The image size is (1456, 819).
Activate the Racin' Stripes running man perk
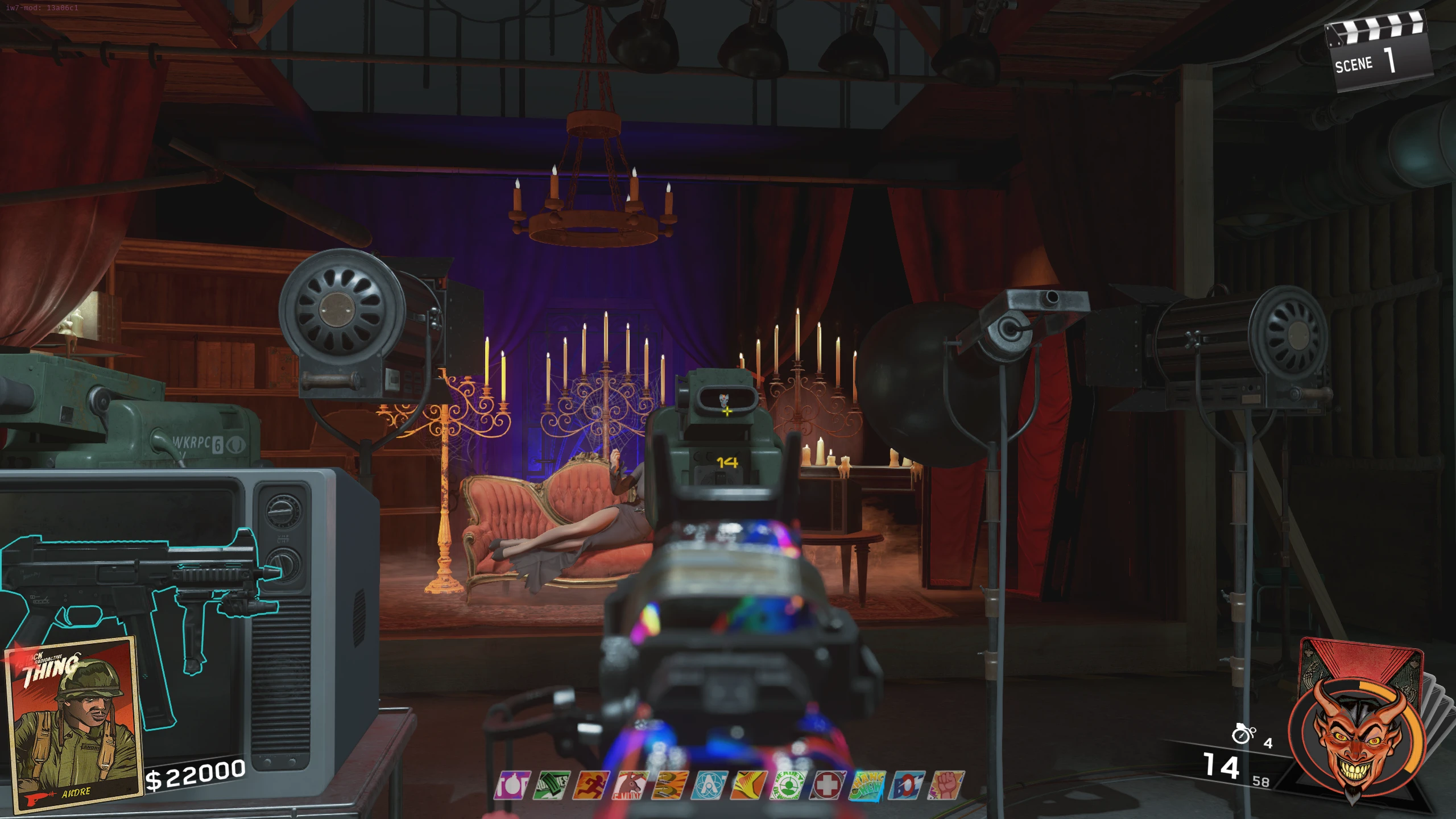pyautogui.click(x=591, y=785)
